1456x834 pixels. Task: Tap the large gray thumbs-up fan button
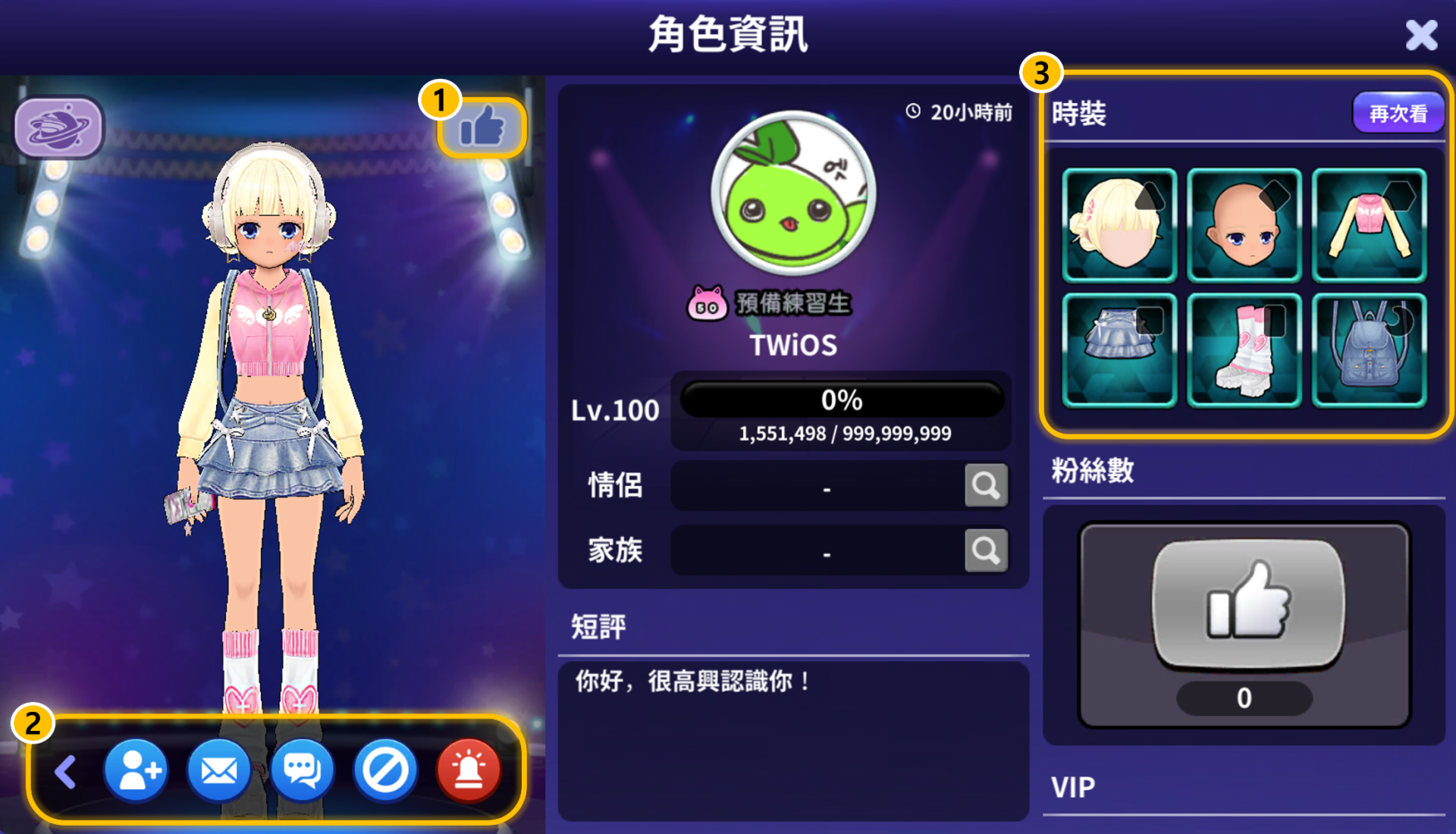(1247, 604)
